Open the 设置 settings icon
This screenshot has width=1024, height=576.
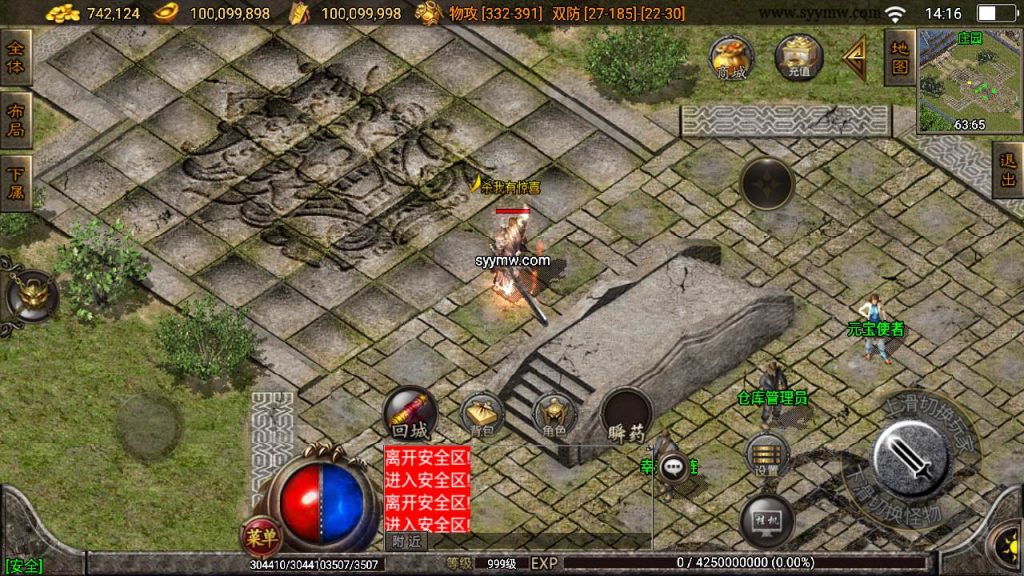click(x=767, y=455)
